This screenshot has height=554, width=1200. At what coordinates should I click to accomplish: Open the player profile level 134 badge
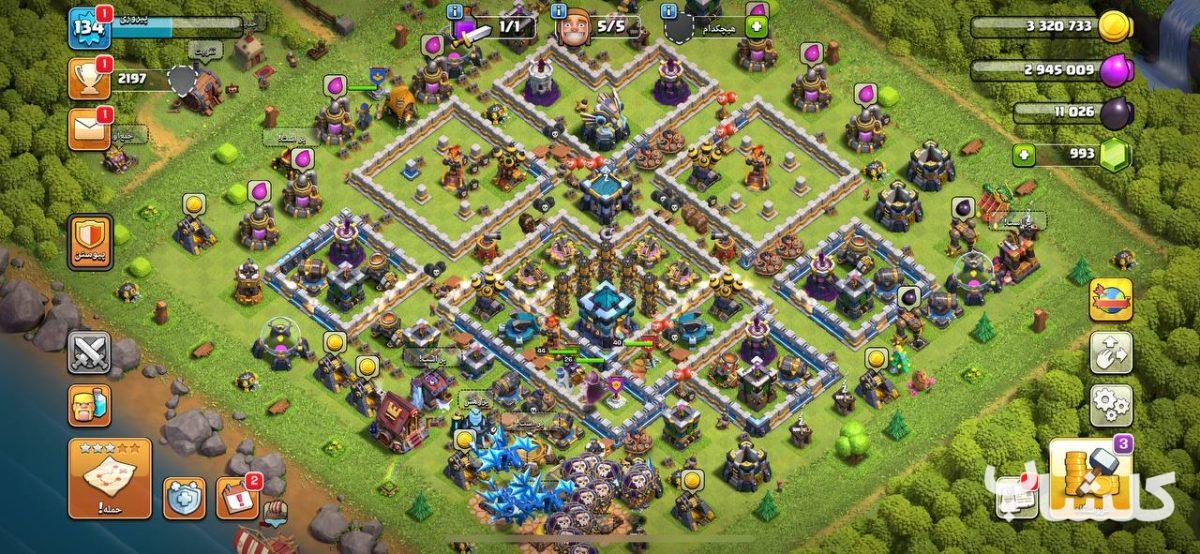[88, 28]
